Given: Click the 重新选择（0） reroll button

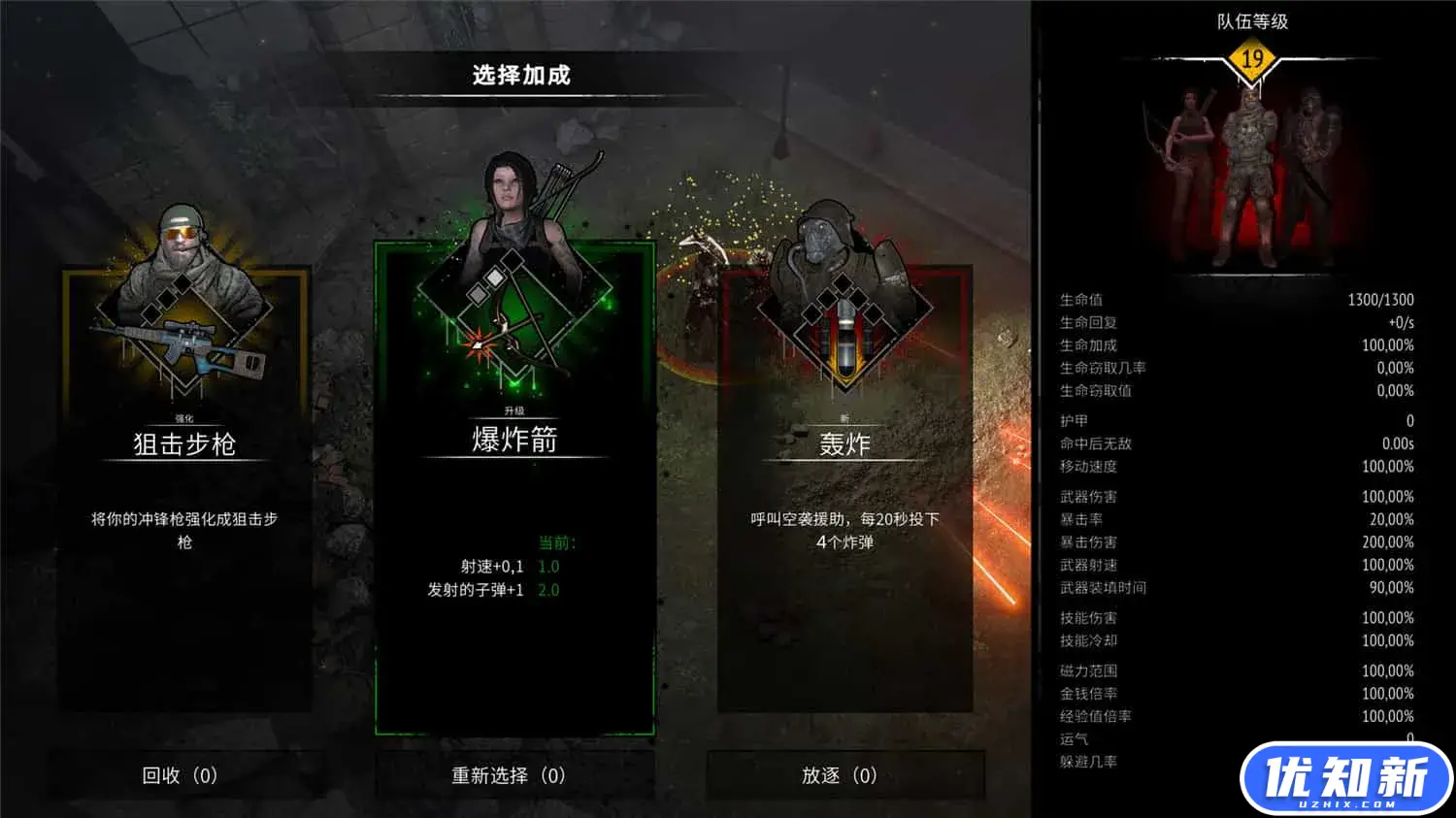Looking at the screenshot, I should point(505,775).
